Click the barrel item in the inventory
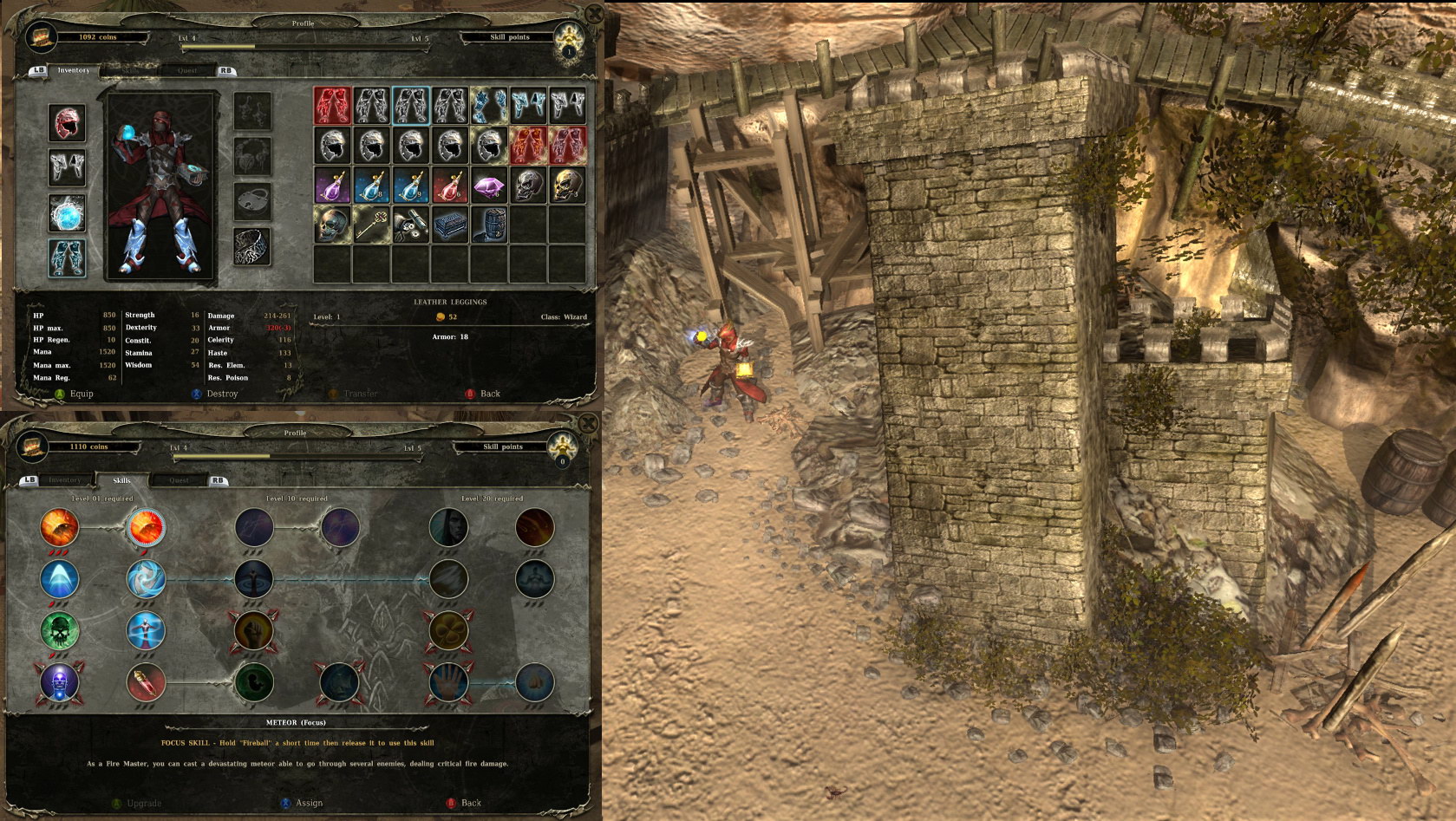The height and width of the screenshot is (821, 1456). tap(489, 225)
